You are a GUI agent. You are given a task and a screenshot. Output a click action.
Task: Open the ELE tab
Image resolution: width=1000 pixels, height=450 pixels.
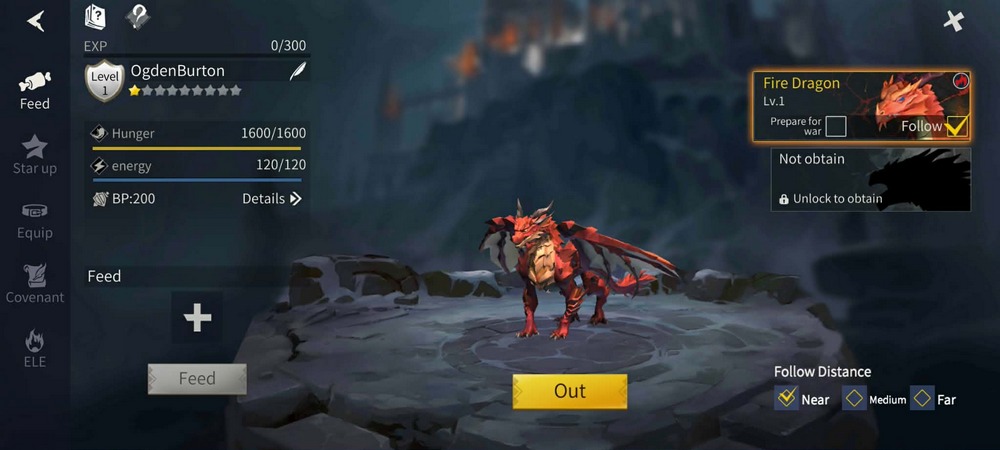click(35, 348)
